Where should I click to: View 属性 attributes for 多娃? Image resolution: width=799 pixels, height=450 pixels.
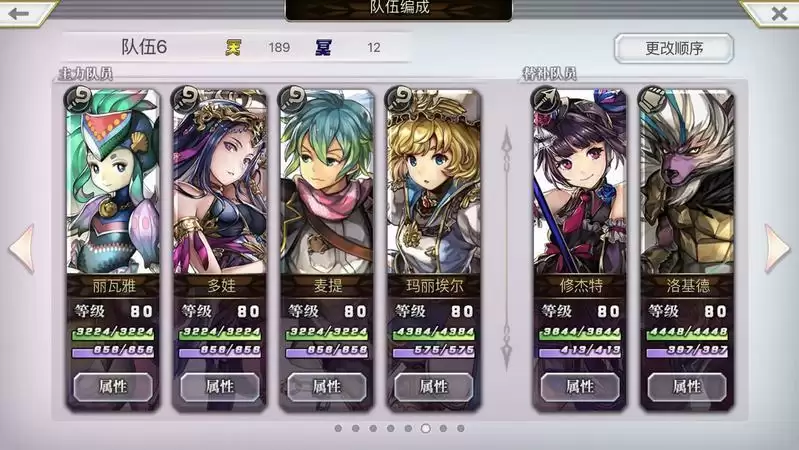(x=219, y=386)
